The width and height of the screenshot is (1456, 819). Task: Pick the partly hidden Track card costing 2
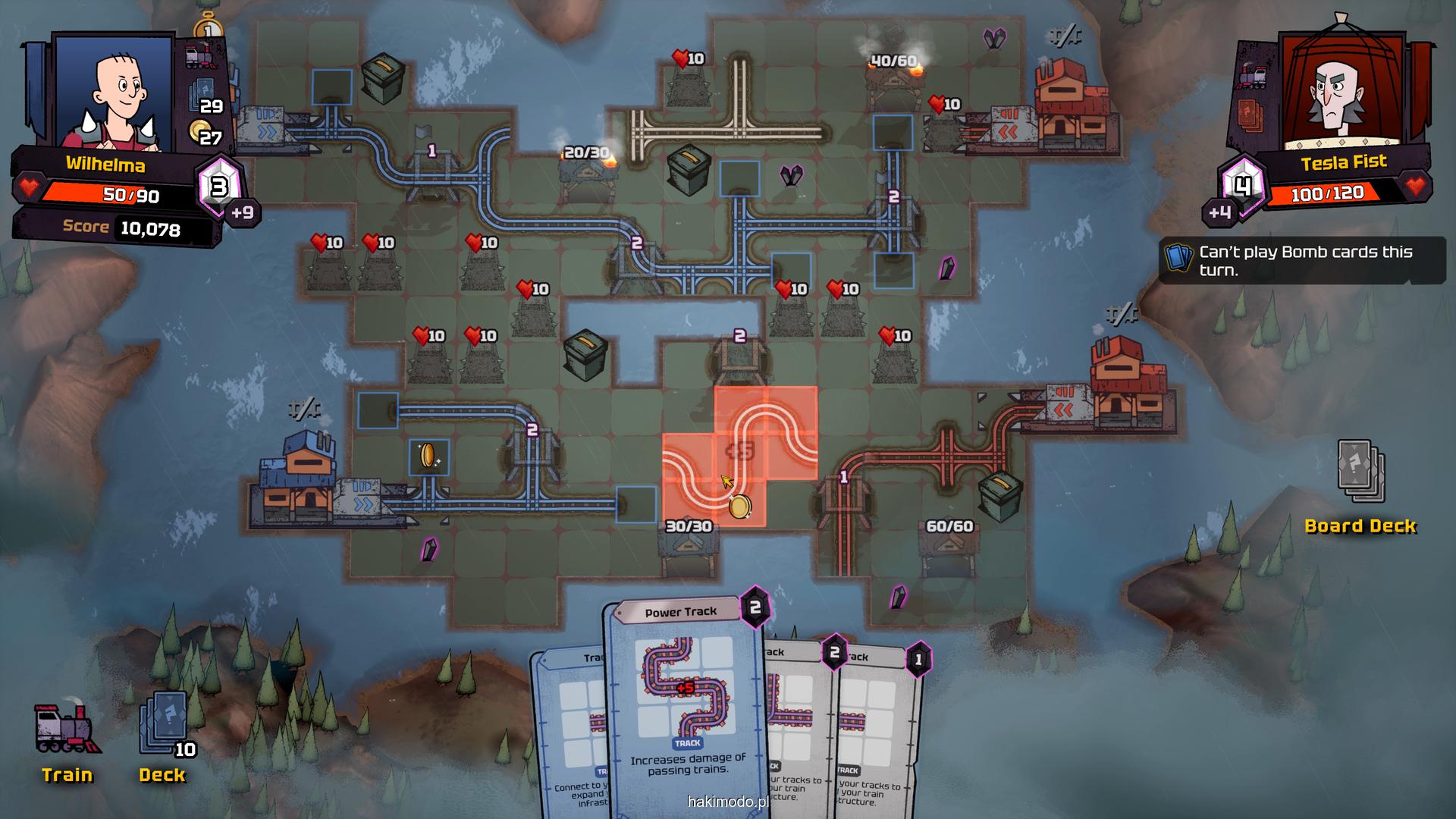pyautogui.click(x=796, y=728)
